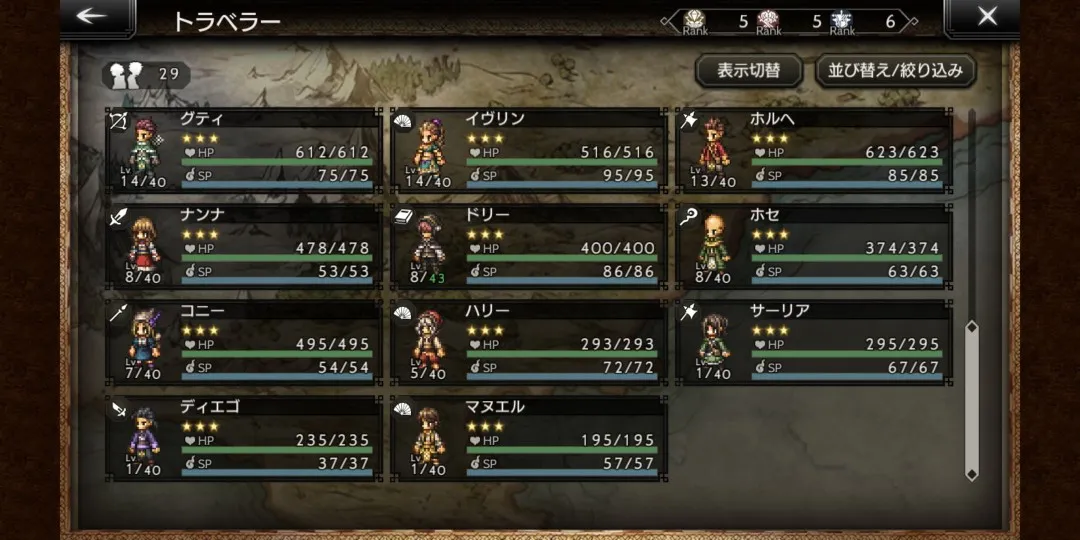Select traveler ホルヘ card
The height and width of the screenshot is (540, 1080).
tap(813, 151)
